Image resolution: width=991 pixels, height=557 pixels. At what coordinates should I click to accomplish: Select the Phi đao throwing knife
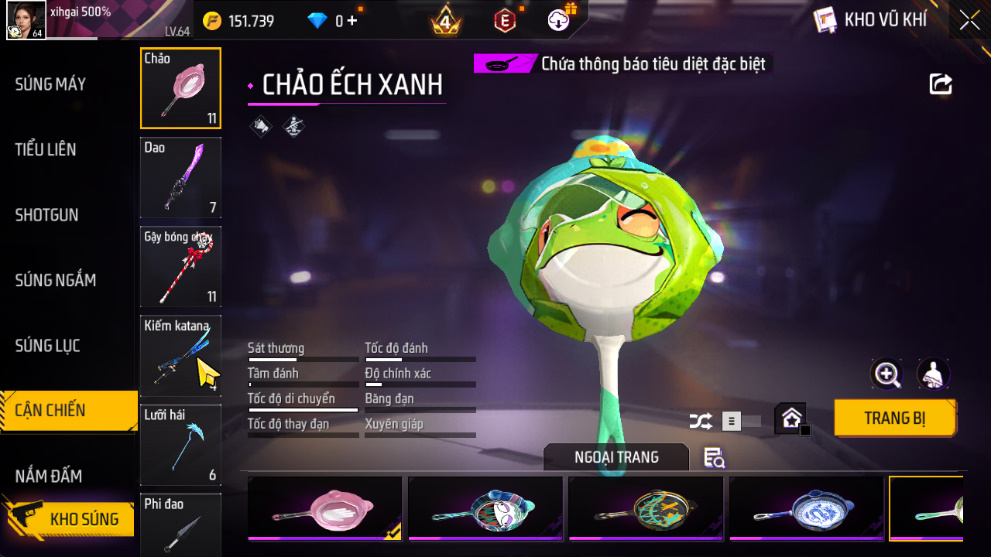click(x=181, y=525)
